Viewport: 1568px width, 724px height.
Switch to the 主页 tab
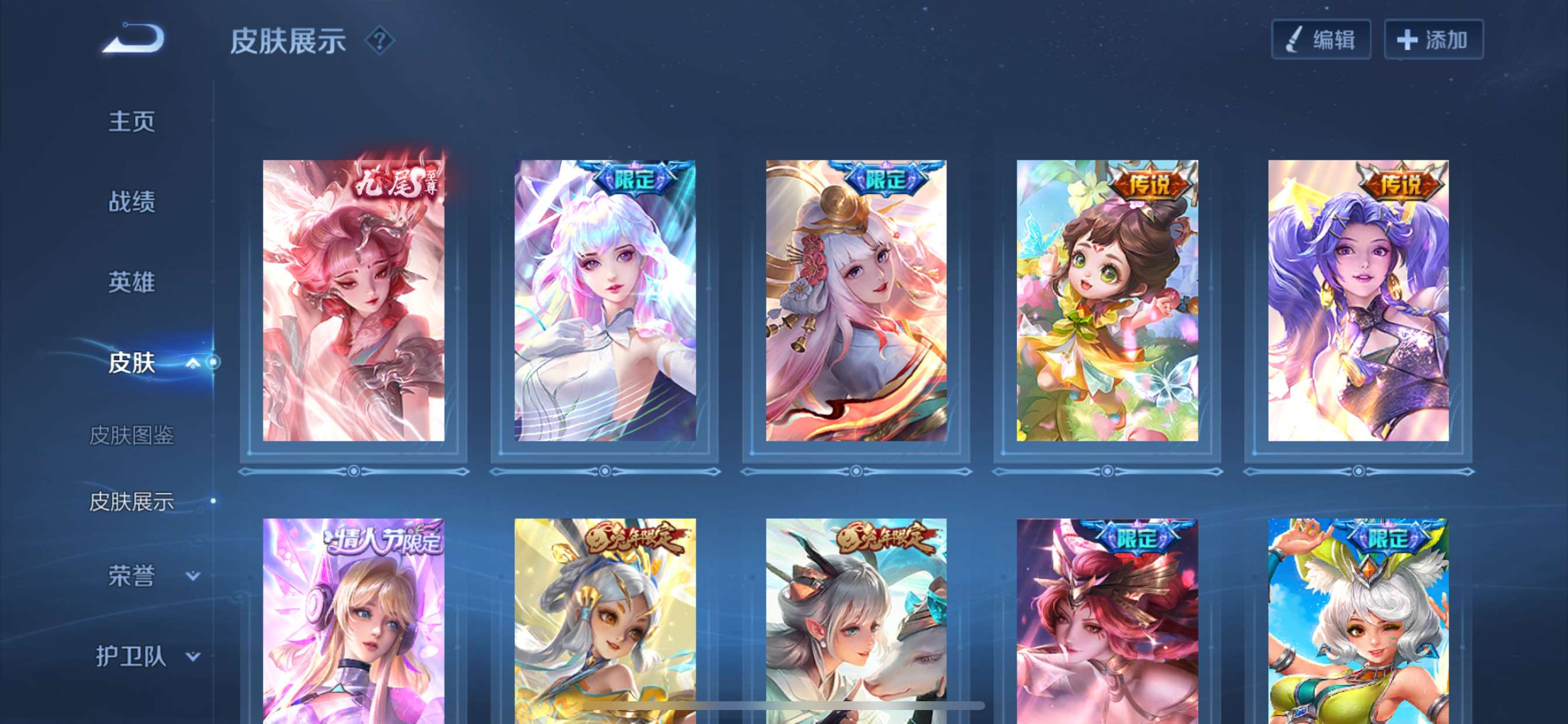(x=131, y=121)
